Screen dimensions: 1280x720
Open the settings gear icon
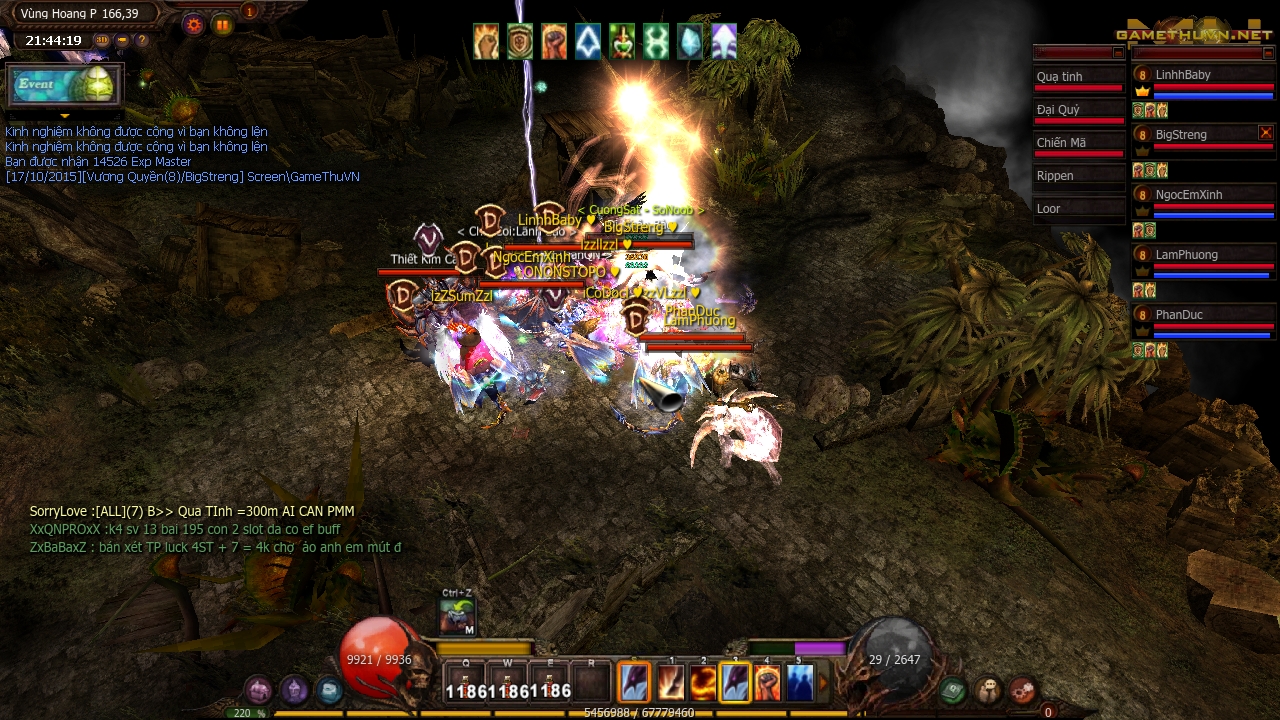pyautogui.click(x=193, y=24)
